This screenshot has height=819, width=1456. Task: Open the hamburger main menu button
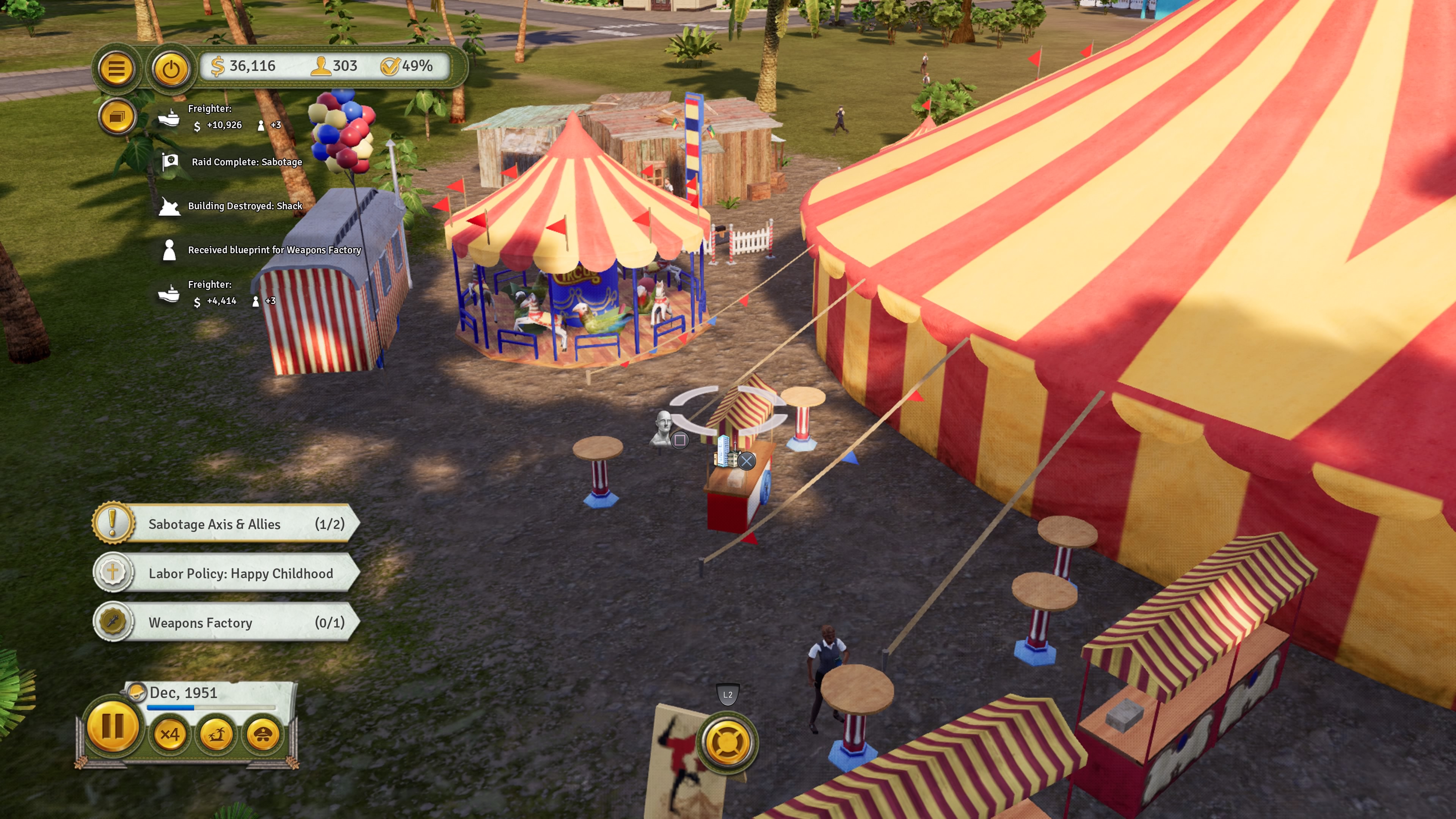(x=116, y=69)
